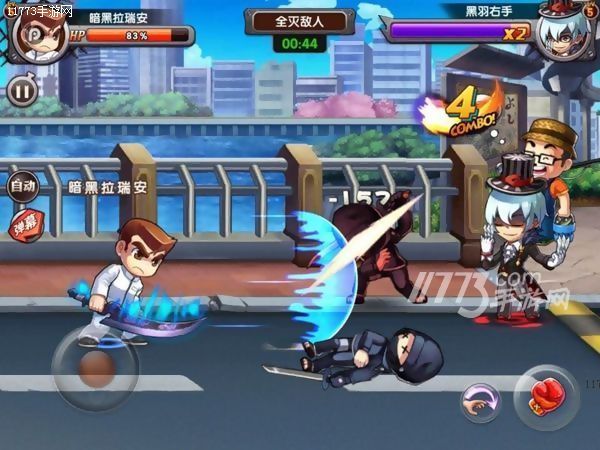
Task: Pause the battle with the pause button
Action: point(21,91)
